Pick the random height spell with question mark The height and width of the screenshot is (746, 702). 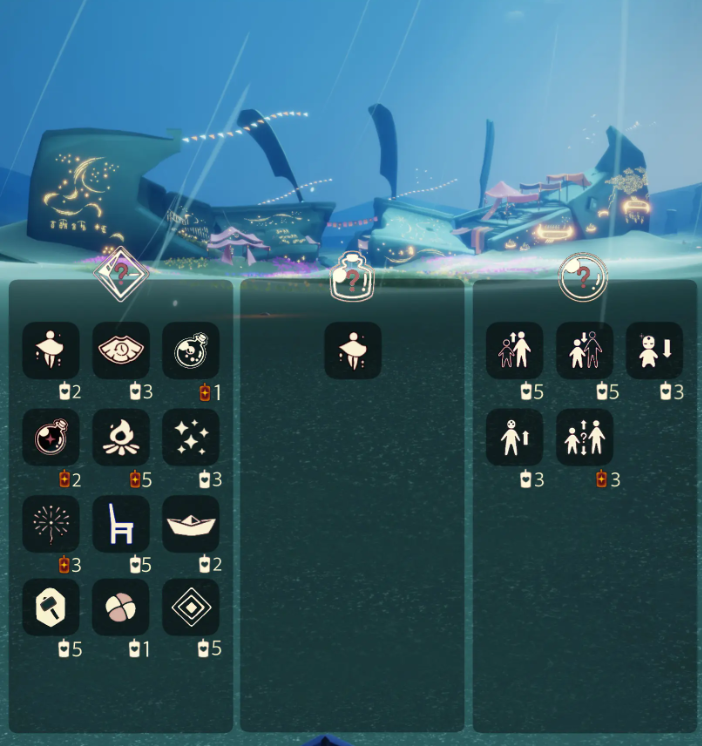coord(585,437)
